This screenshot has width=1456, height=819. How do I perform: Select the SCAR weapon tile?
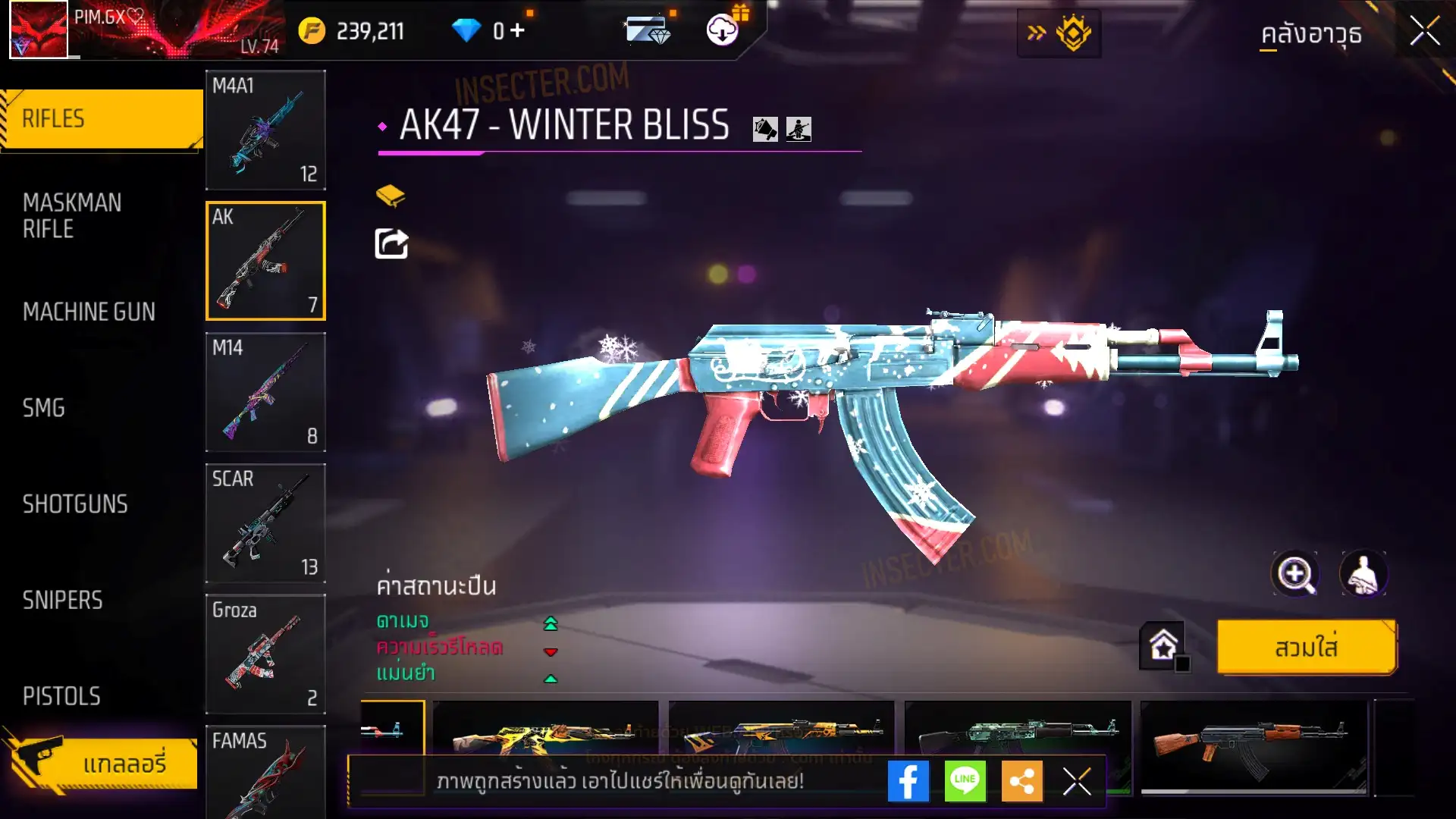coord(265,523)
